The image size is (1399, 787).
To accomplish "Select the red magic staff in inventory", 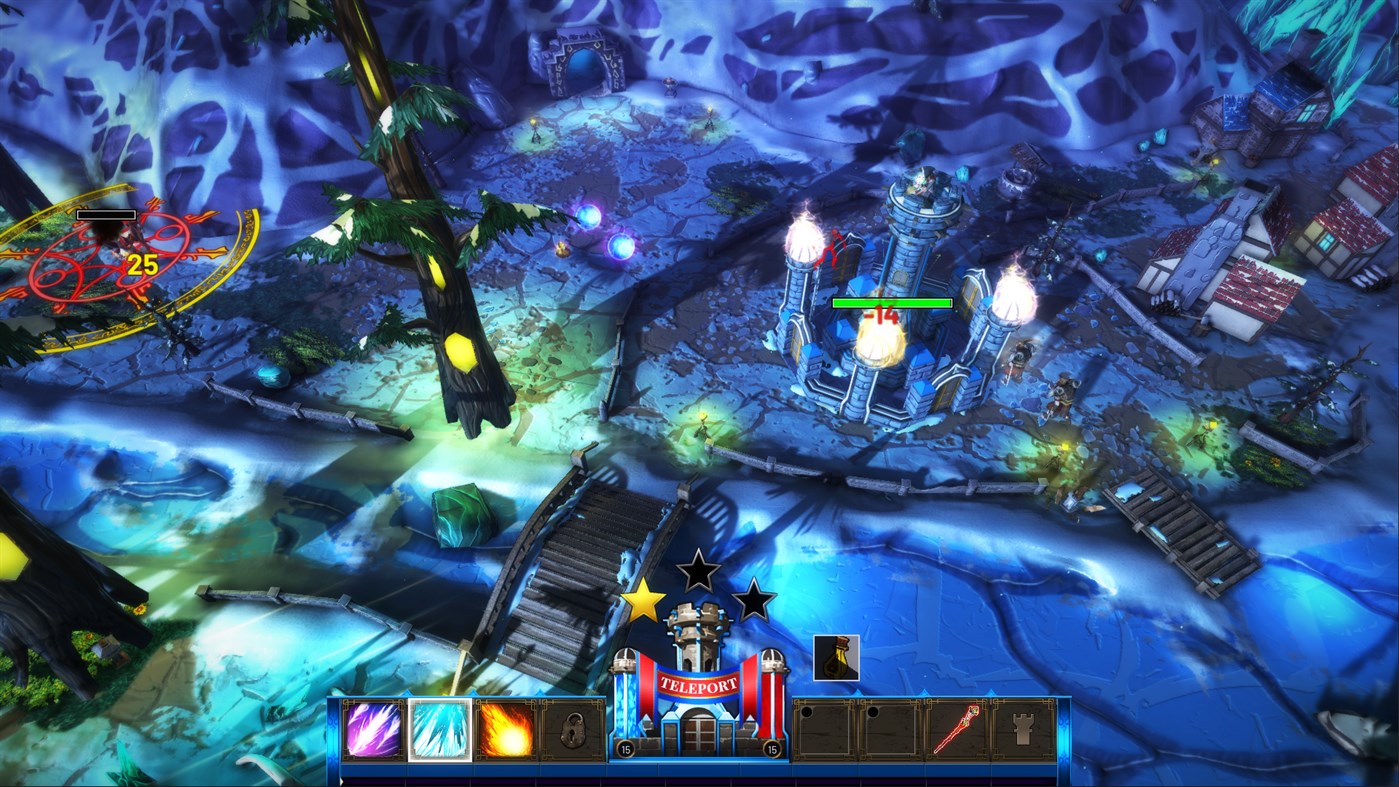I will click(x=957, y=733).
